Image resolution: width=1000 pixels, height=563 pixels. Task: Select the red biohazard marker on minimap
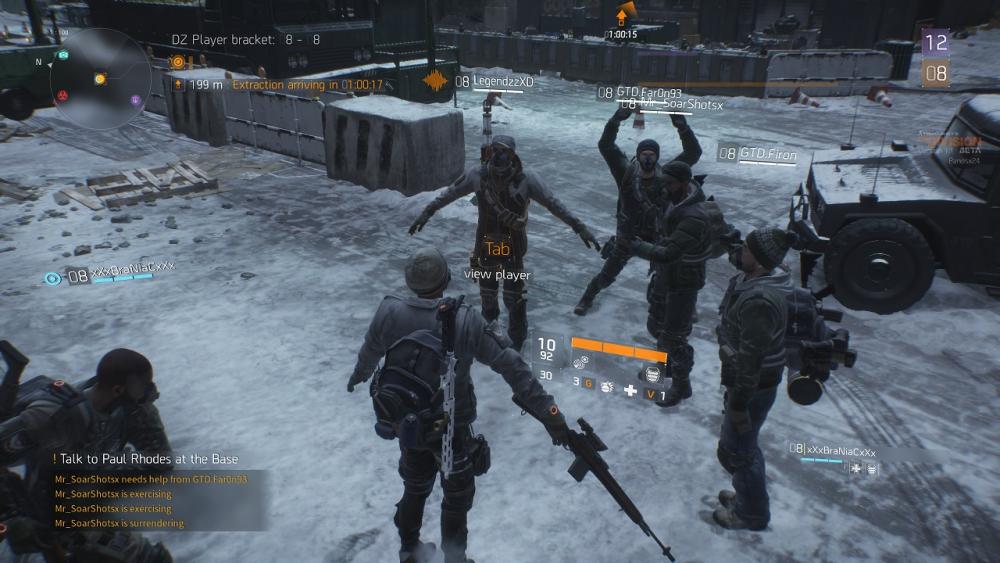tap(62, 95)
